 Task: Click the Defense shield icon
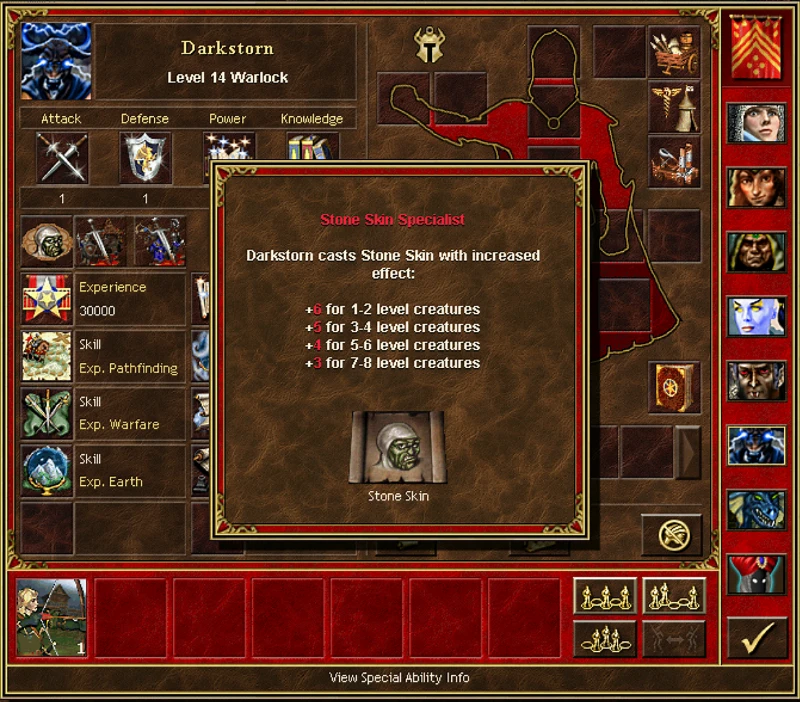tap(145, 158)
